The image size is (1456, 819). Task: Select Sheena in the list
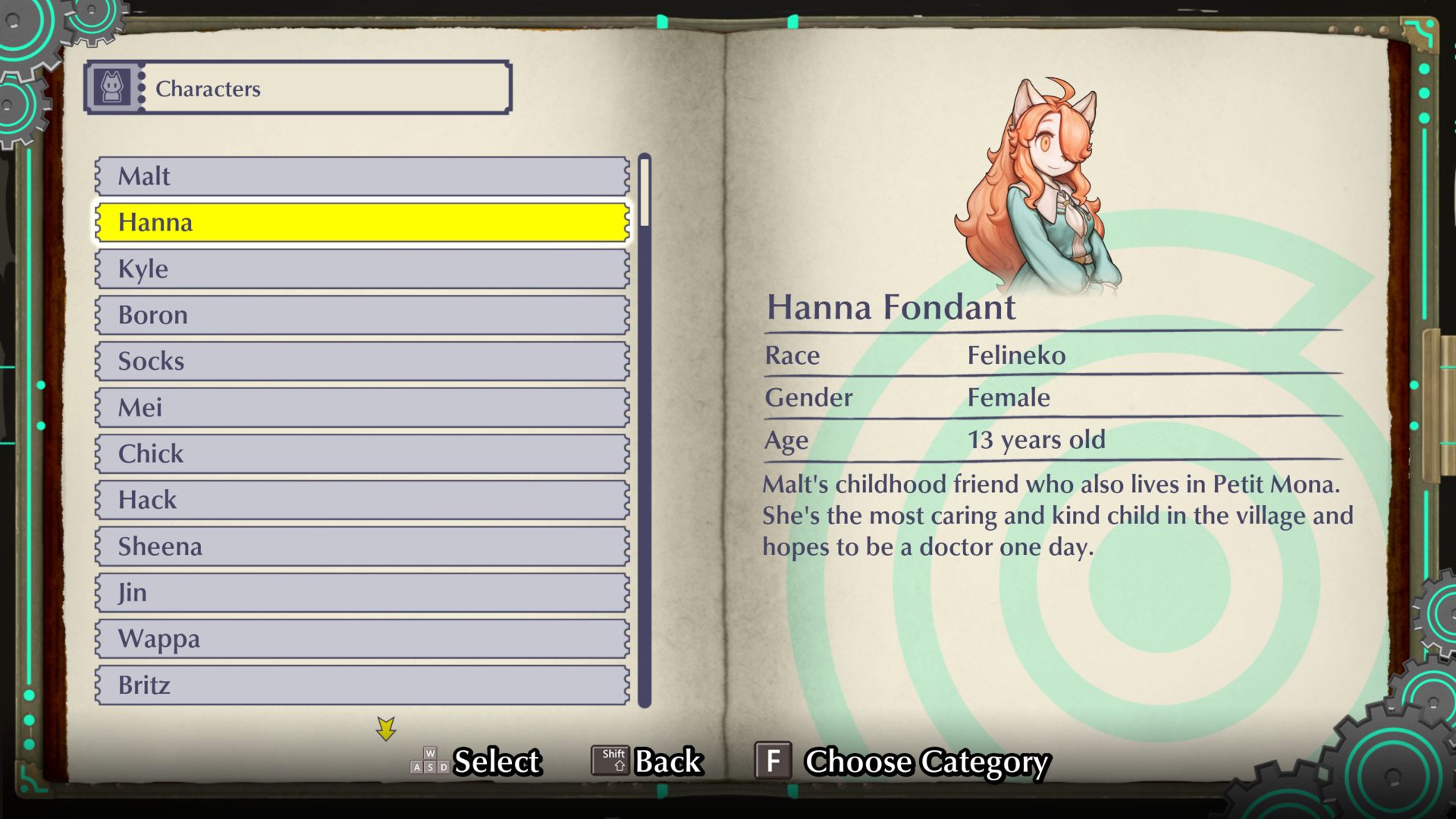(362, 546)
